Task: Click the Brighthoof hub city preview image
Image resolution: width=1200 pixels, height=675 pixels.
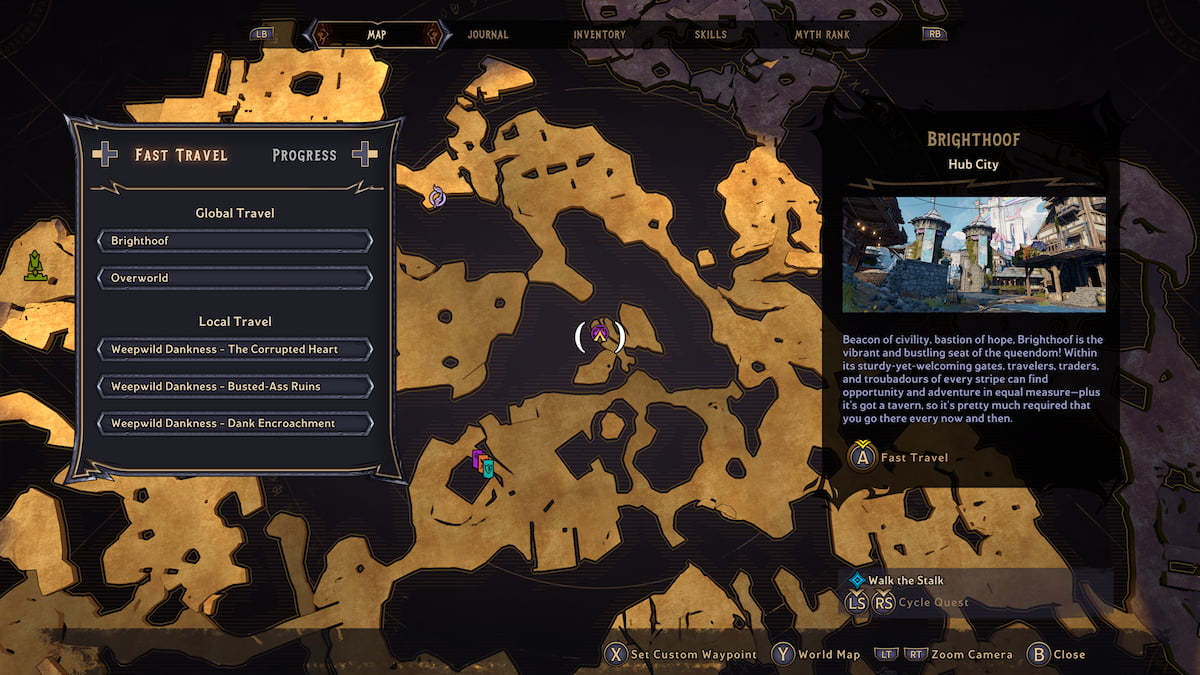Action: click(x=974, y=254)
